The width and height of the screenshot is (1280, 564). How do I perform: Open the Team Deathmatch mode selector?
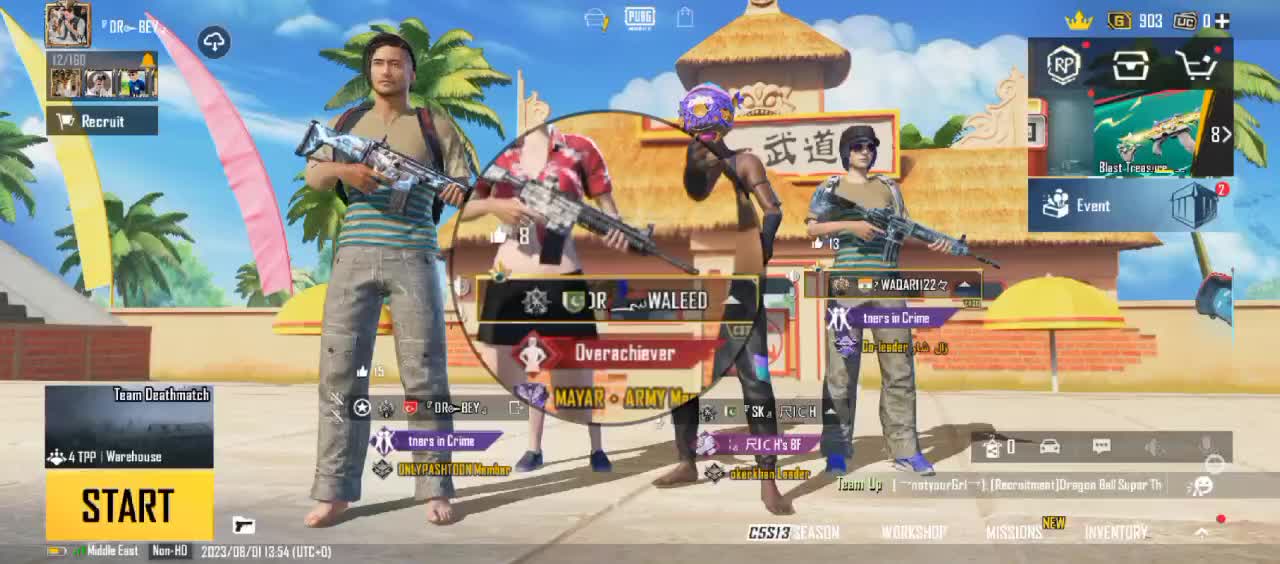pyautogui.click(x=129, y=427)
